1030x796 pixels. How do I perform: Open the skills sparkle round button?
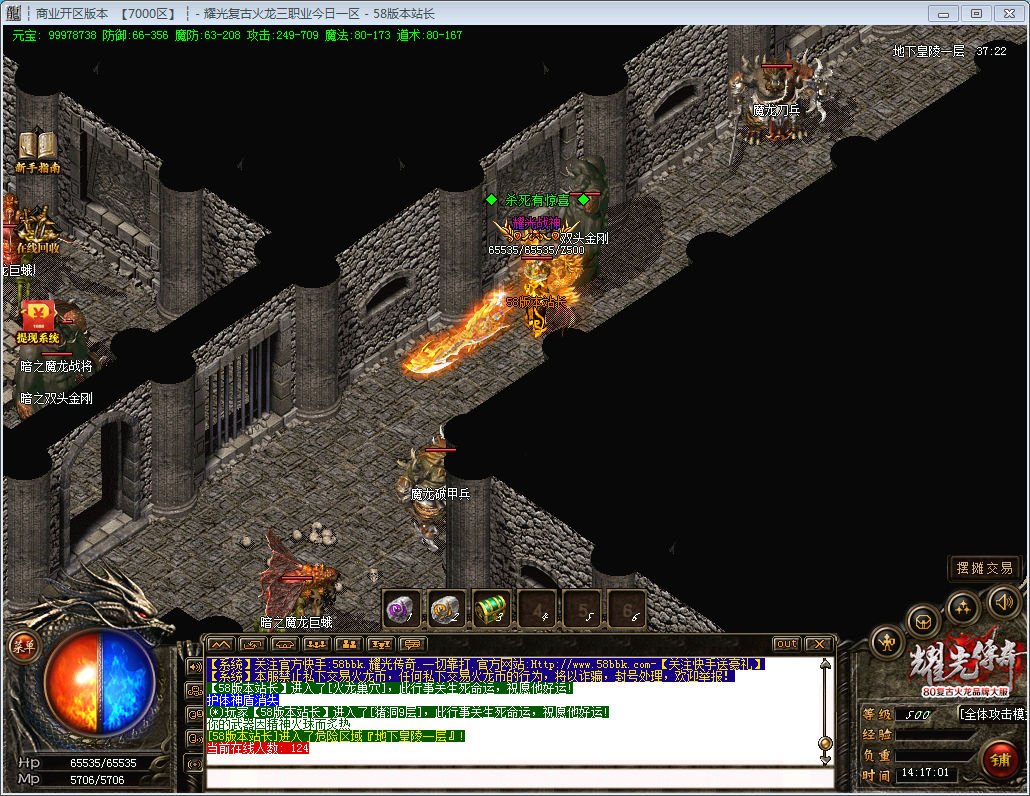coord(962,606)
